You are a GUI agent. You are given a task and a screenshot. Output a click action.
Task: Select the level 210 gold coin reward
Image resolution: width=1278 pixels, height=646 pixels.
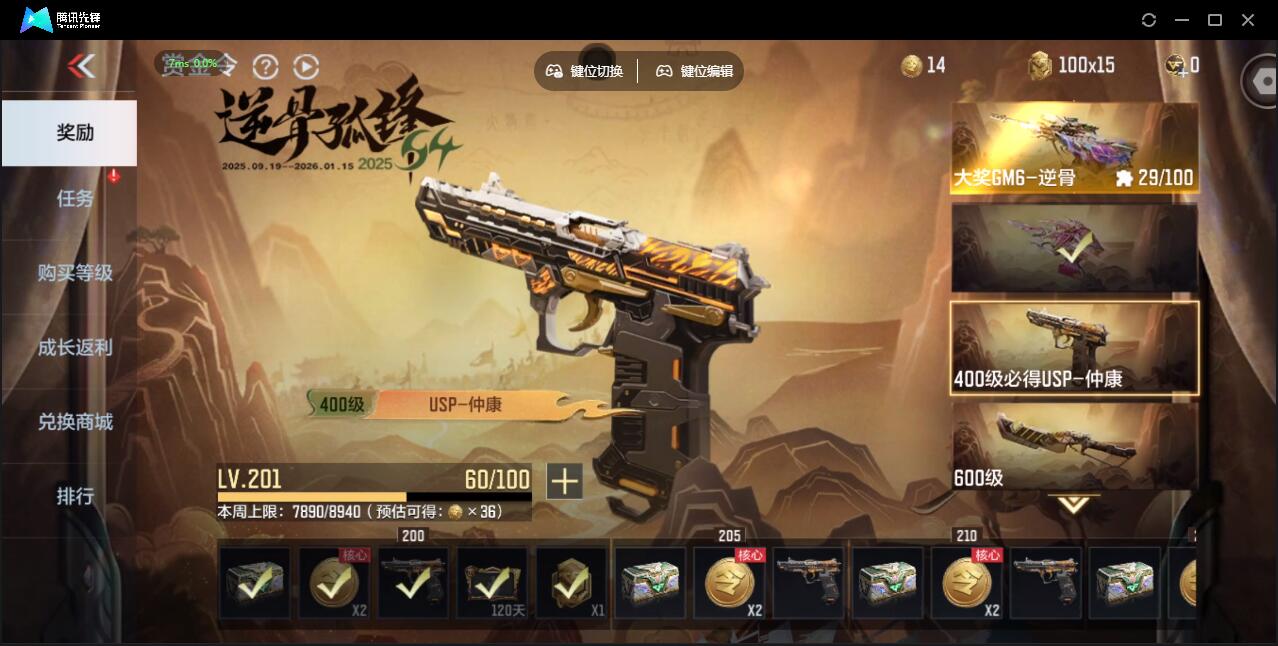tap(968, 582)
